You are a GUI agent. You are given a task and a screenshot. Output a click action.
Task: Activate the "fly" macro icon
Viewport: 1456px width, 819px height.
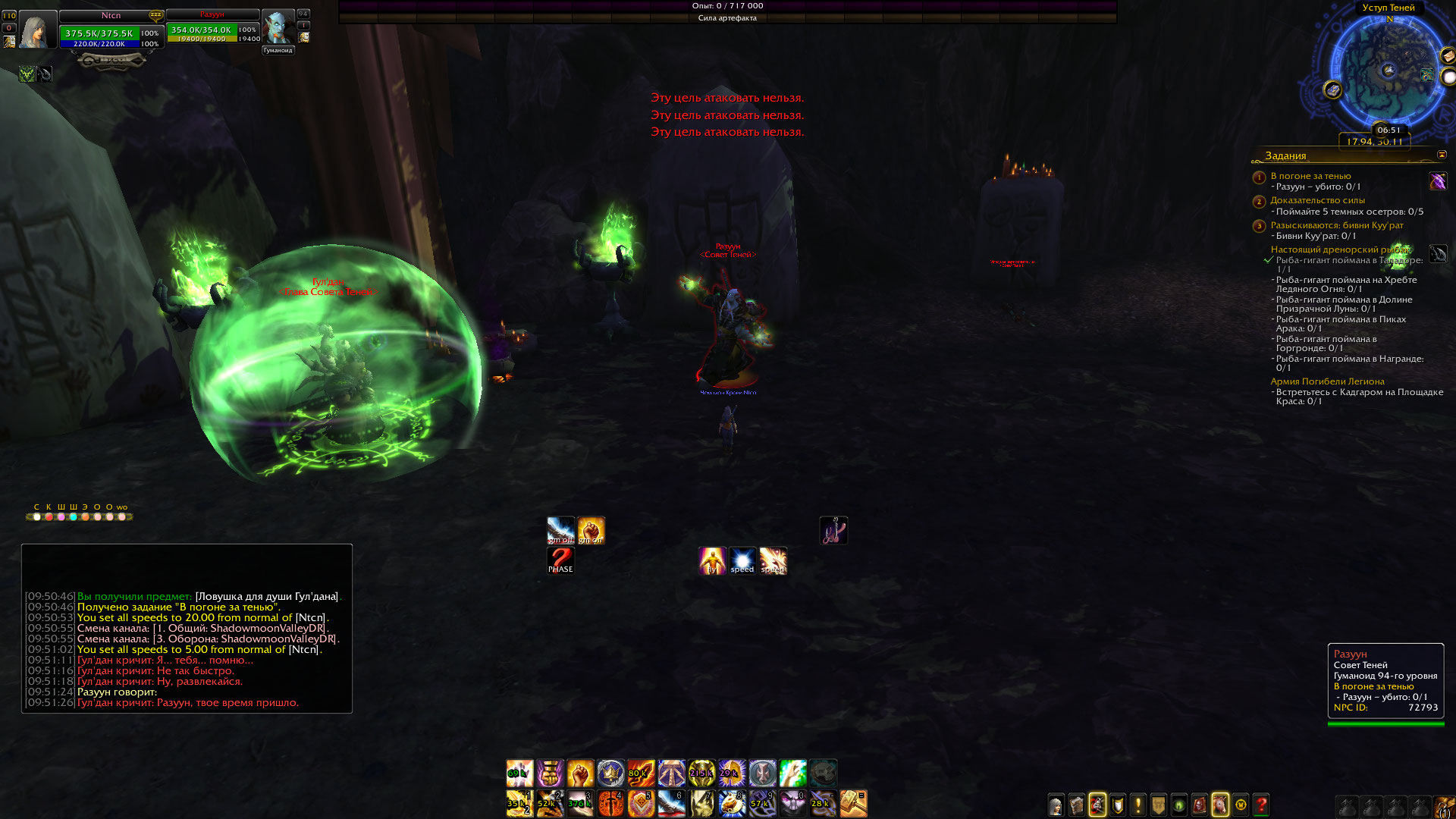712,560
